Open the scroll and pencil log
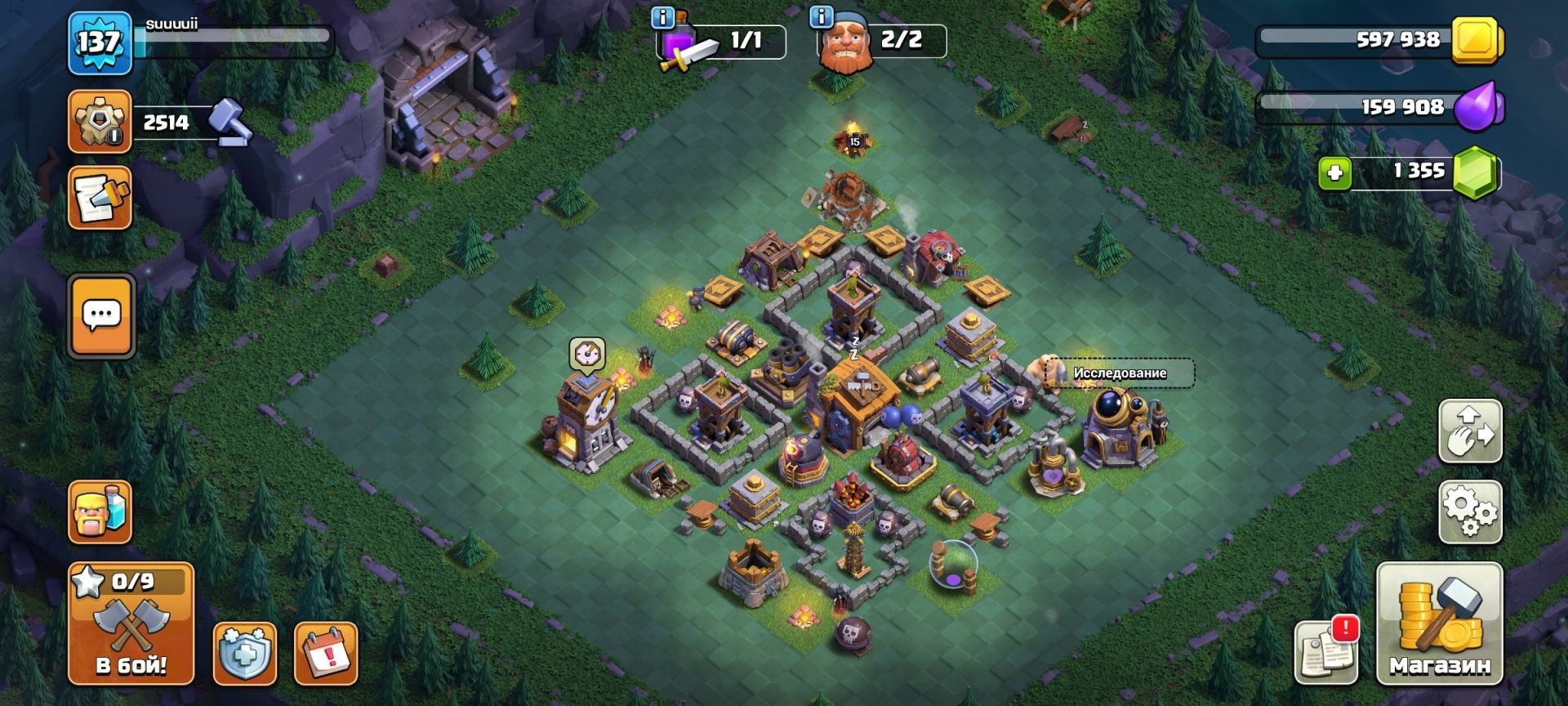1568x706 pixels. (100, 198)
